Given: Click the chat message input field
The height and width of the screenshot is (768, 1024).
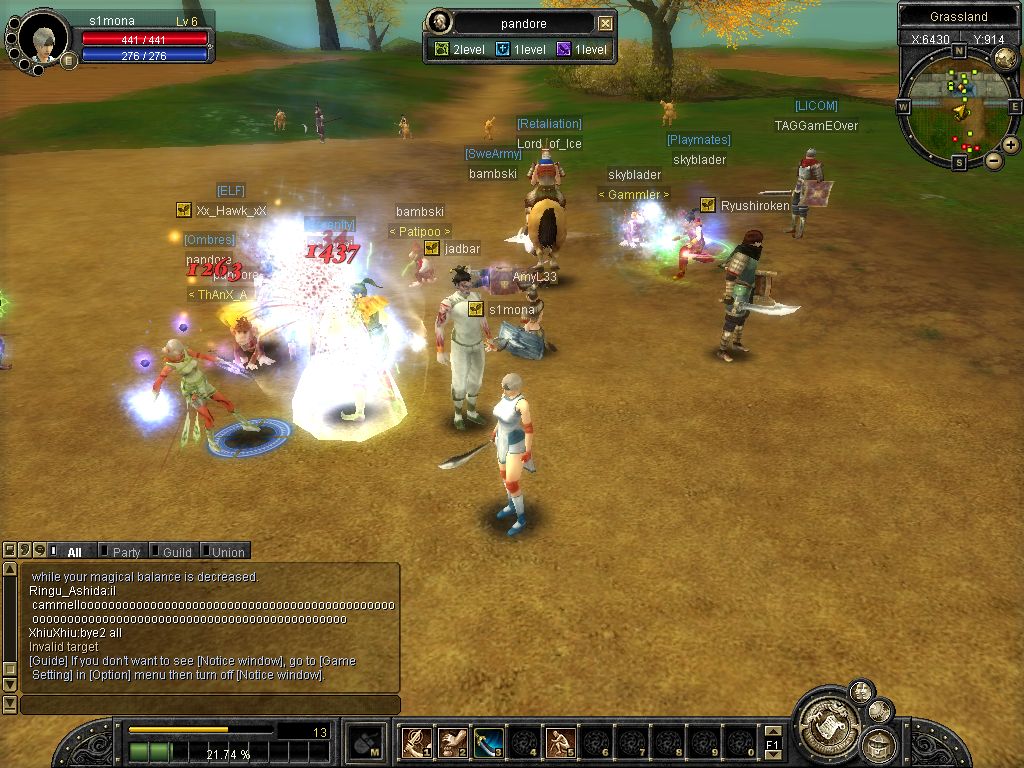Looking at the screenshot, I should (x=210, y=705).
